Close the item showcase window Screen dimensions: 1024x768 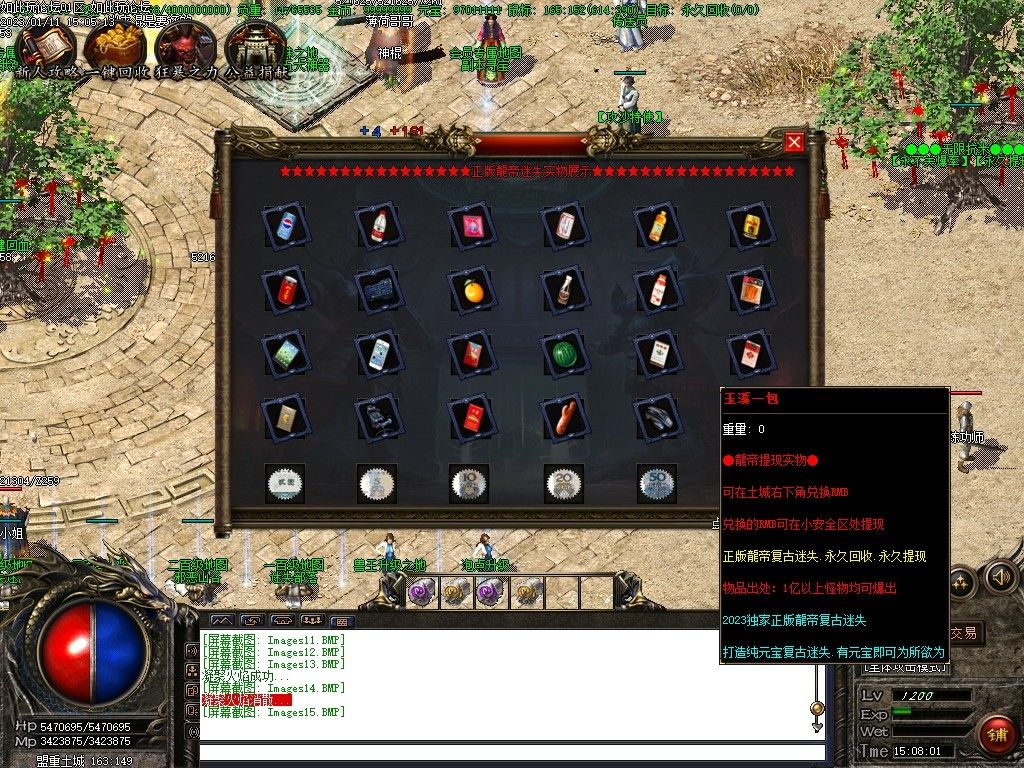[x=795, y=142]
